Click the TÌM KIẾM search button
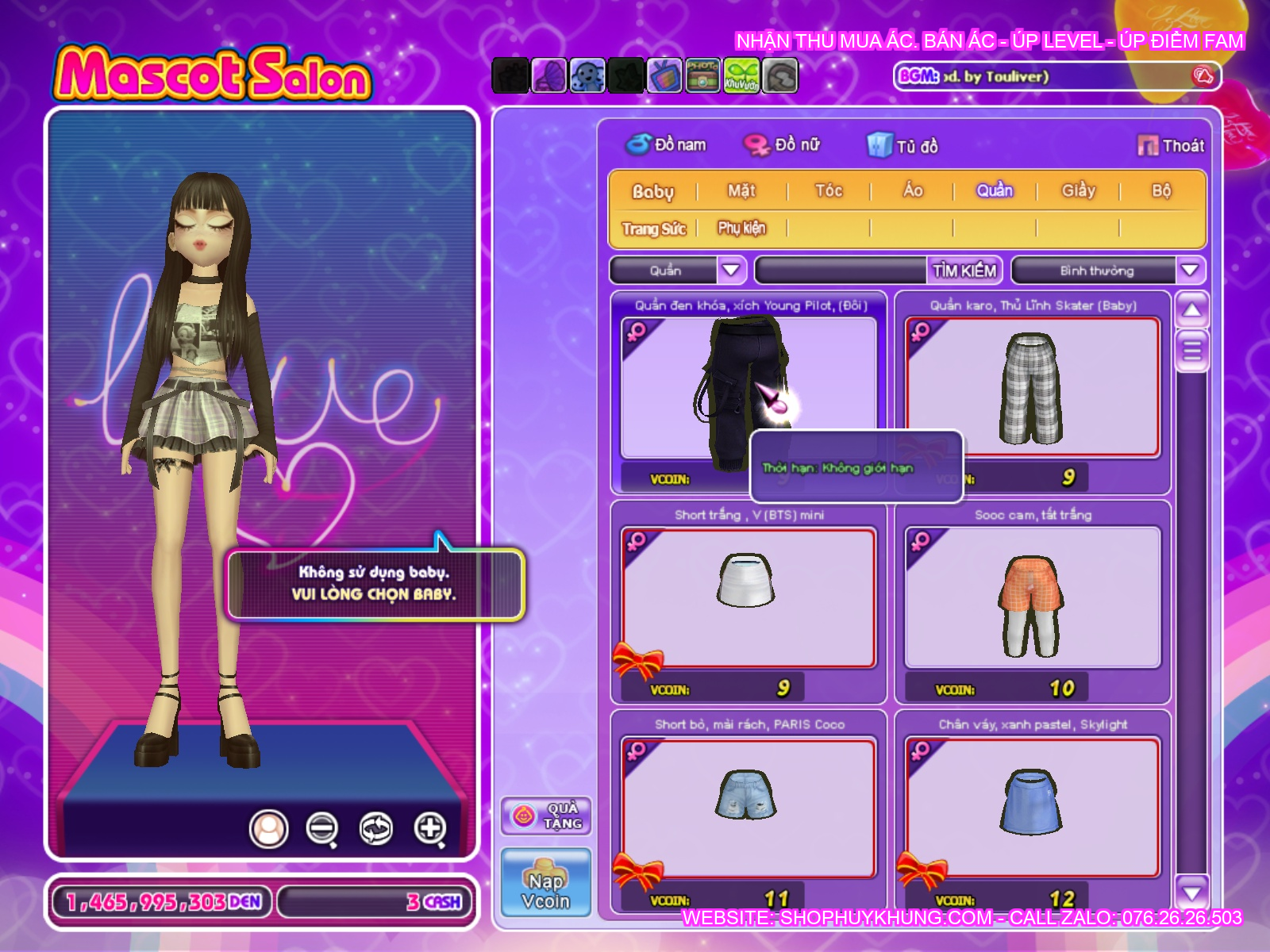Image resolution: width=1270 pixels, height=952 pixels. [x=964, y=271]
